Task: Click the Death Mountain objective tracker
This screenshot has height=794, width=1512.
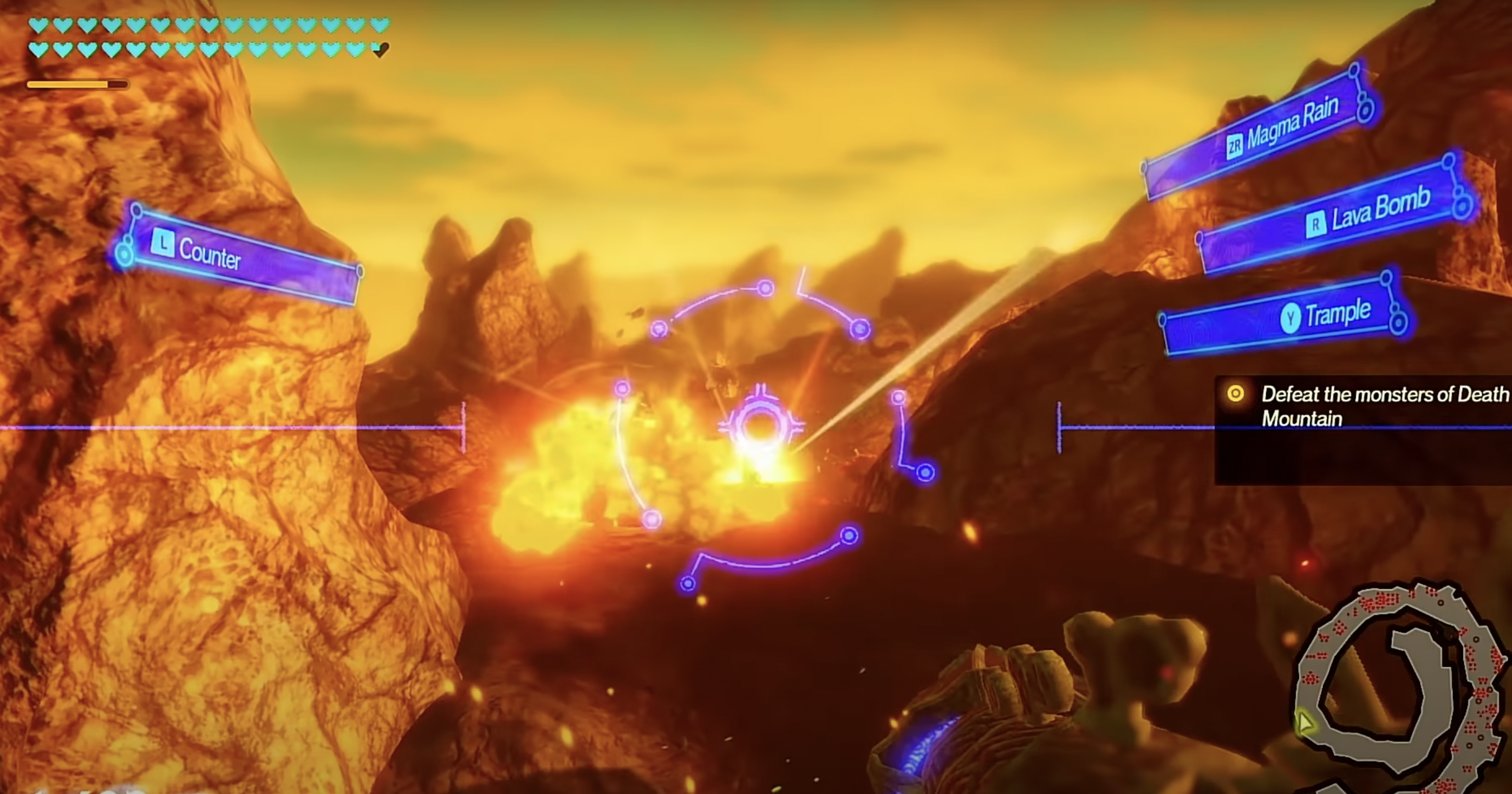Action: pyautogui.click(x=1367, y=406)
